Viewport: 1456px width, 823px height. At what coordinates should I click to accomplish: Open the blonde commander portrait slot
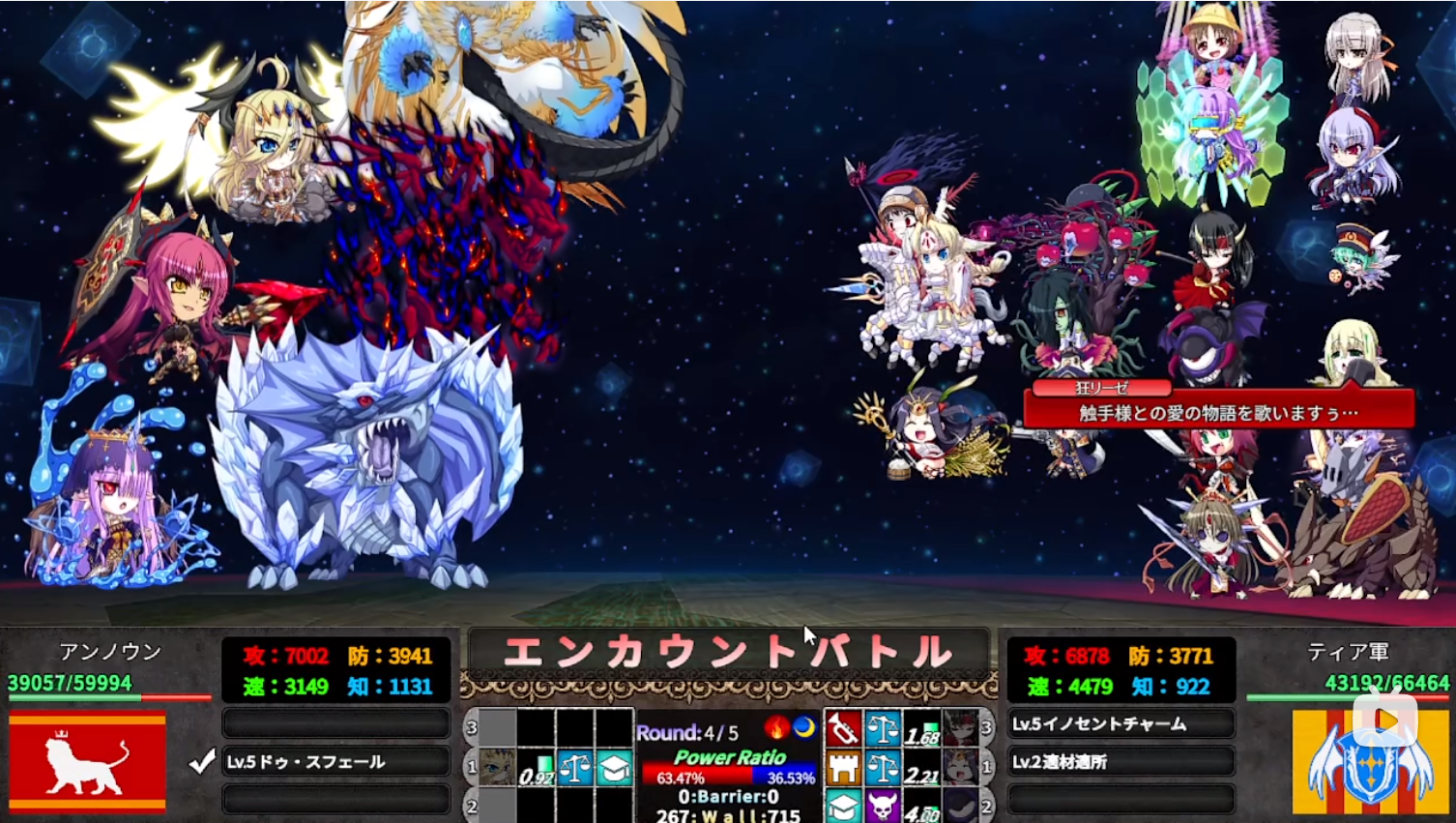point(497,767)
